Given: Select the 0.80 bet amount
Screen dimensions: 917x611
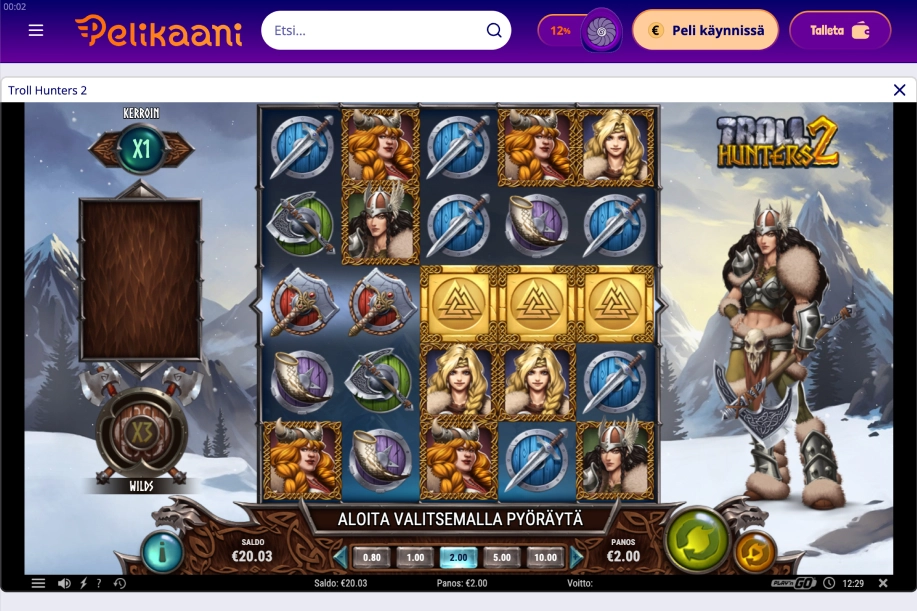Looking at the screenshot, I should (x=371, y=558).
